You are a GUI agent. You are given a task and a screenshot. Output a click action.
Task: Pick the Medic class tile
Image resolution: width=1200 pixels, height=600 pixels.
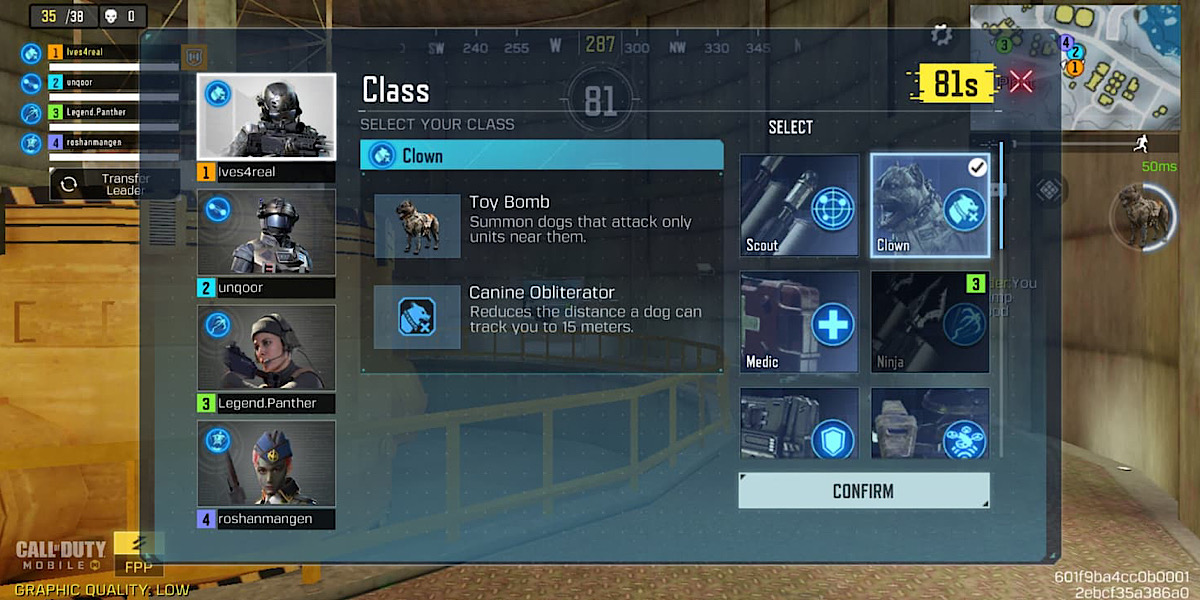(799, 322)
